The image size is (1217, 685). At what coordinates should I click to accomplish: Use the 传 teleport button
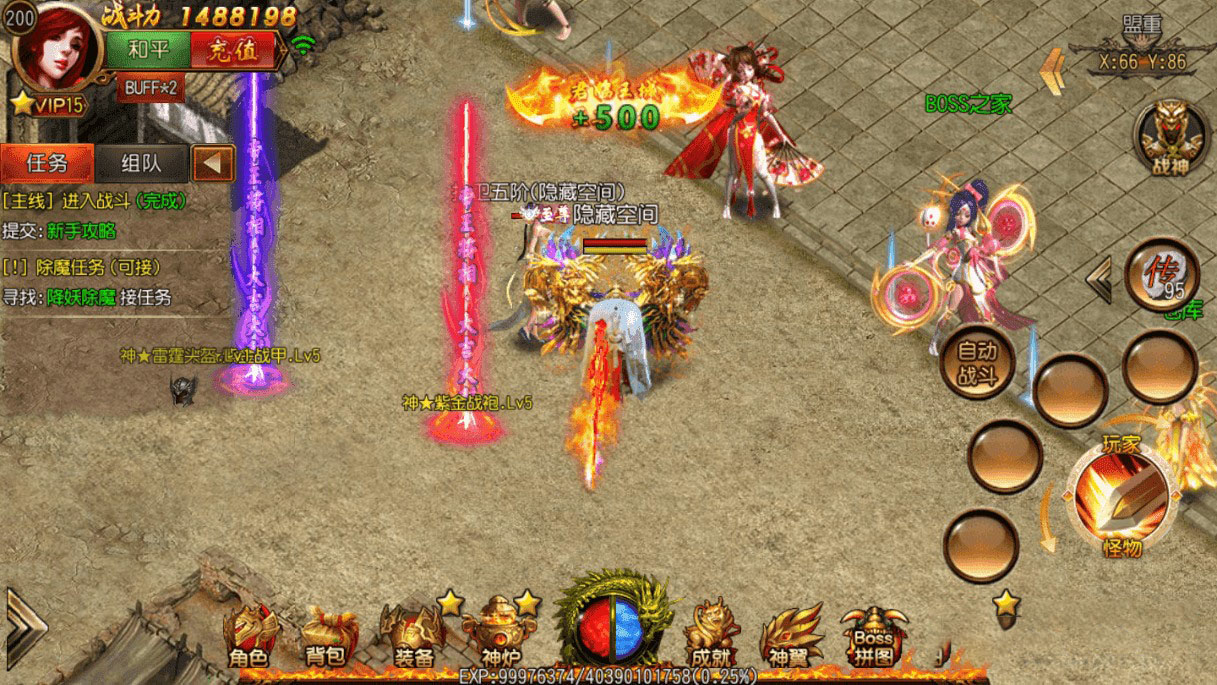[x=1162, y=273]
